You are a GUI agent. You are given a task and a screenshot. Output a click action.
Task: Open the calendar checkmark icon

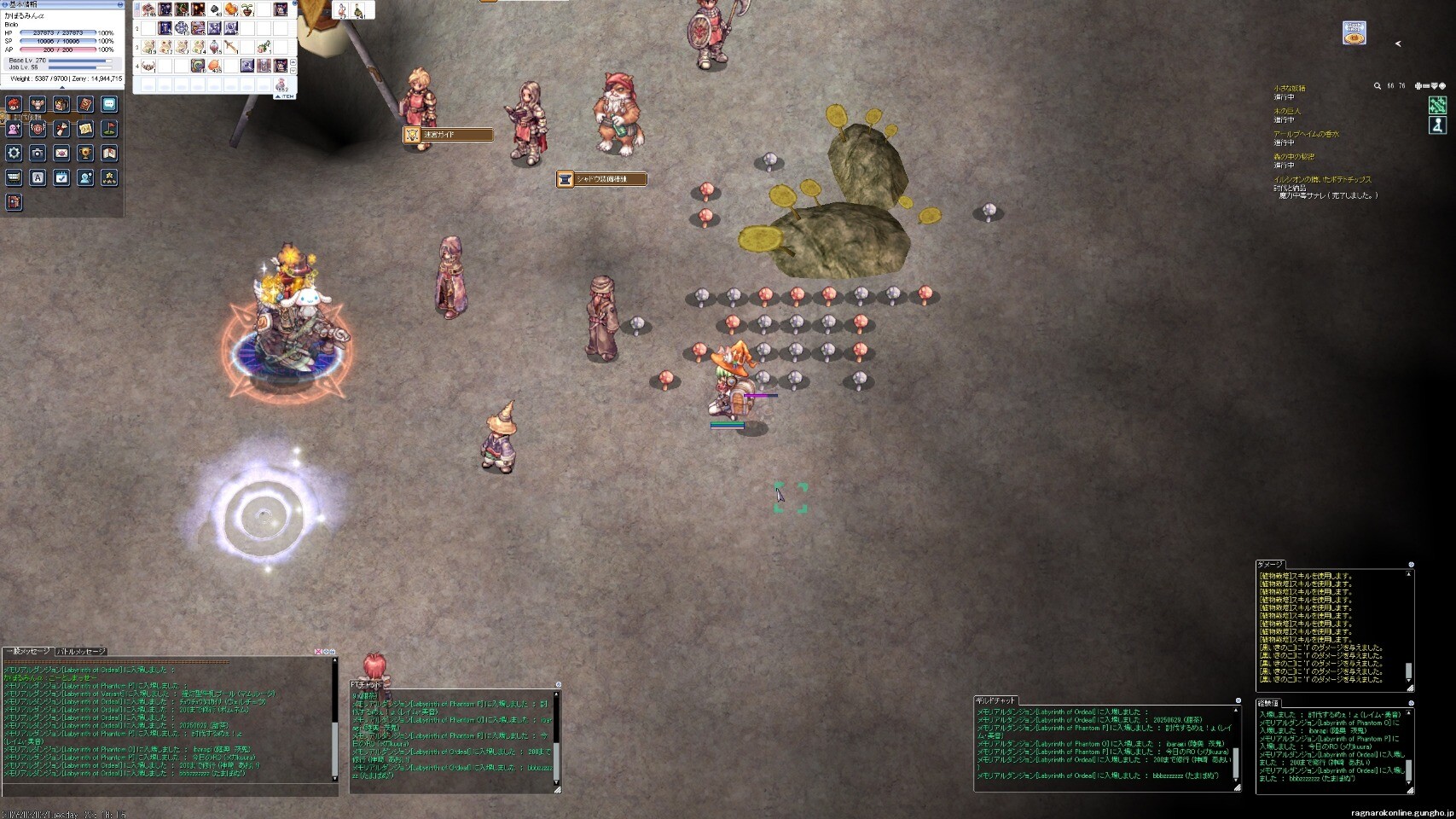pos(61,177)
